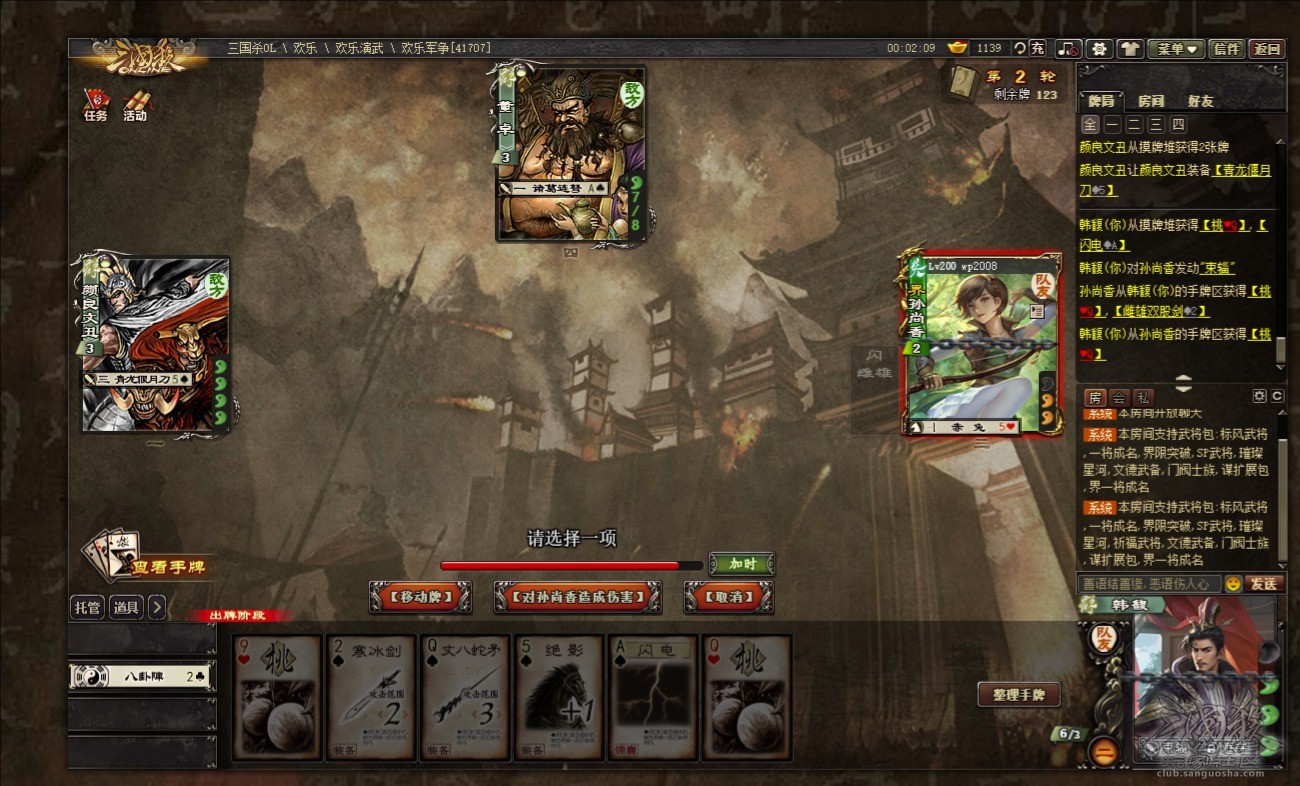Choose 对孙尚香造成伤害 option
The width and height of the screenshot is (1300, 786).
[x=578, y=597]
